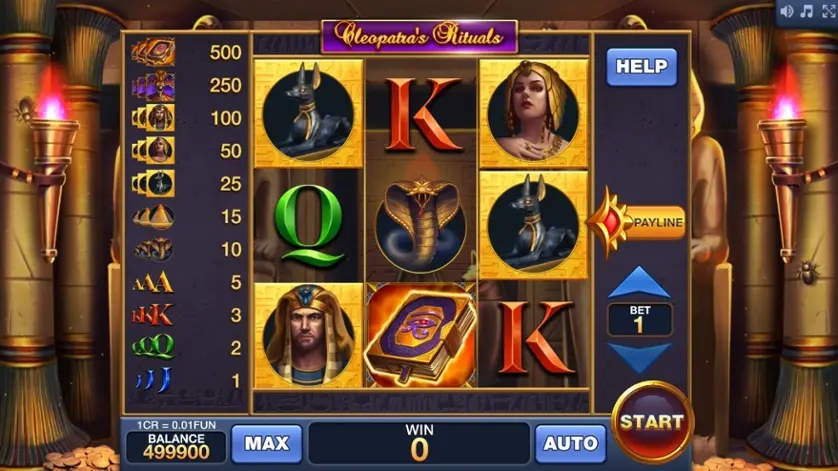Image resolution: width=838 pixels, height=471 pixels.
Task: Toggle the music note icon
Action: click(805, 11)
